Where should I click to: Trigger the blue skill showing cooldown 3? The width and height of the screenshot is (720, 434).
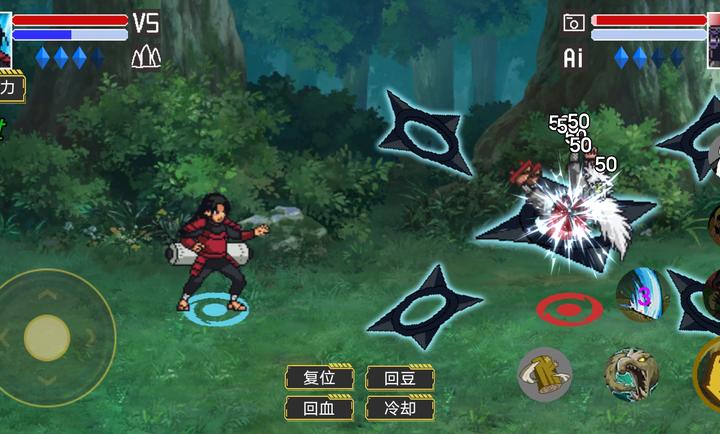tap(641, 295)
